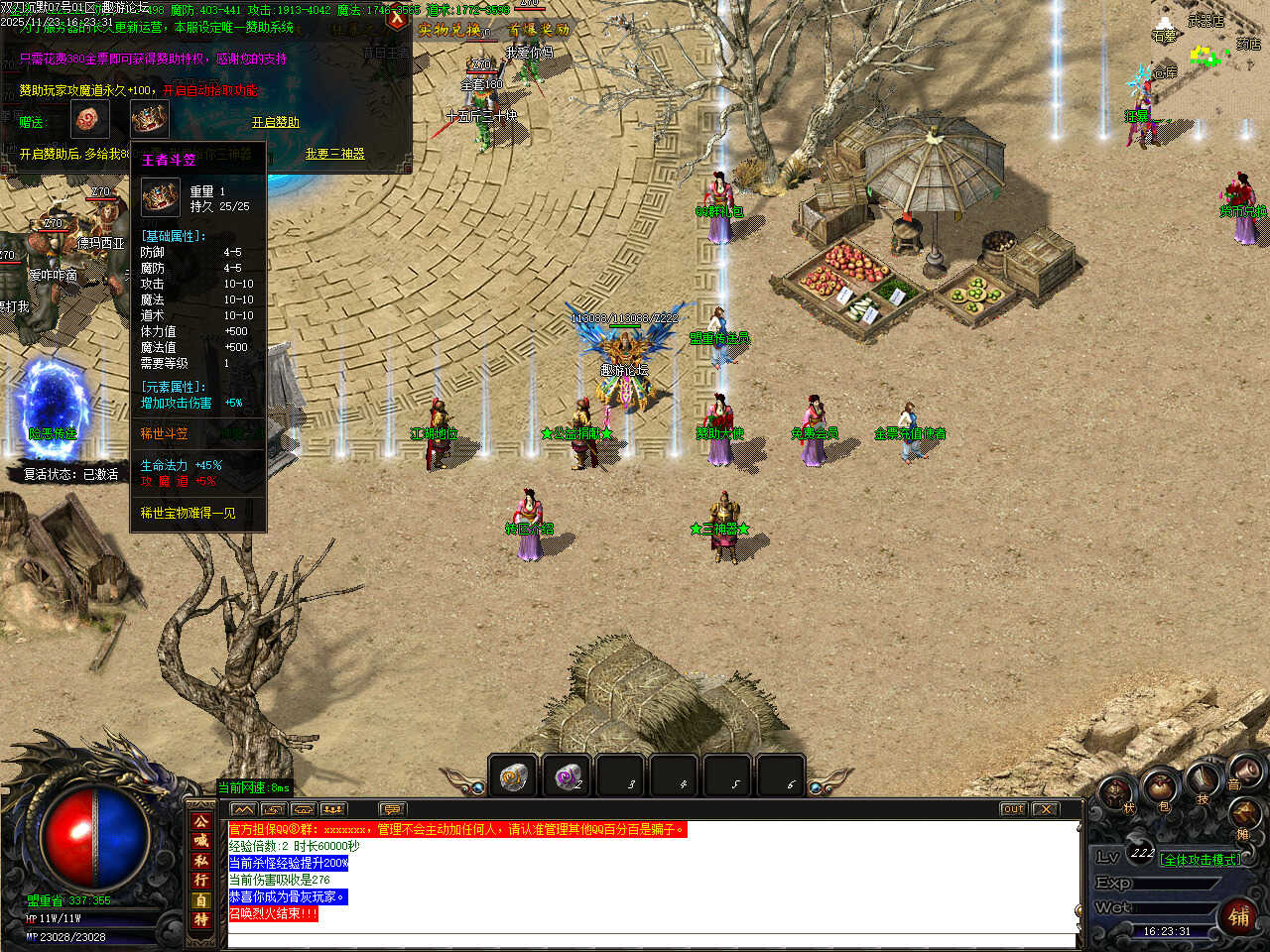Toggle the 全体攻击模式 attack mode
This screenshot has width=1270, height=952.
[x=1201, y=860]
